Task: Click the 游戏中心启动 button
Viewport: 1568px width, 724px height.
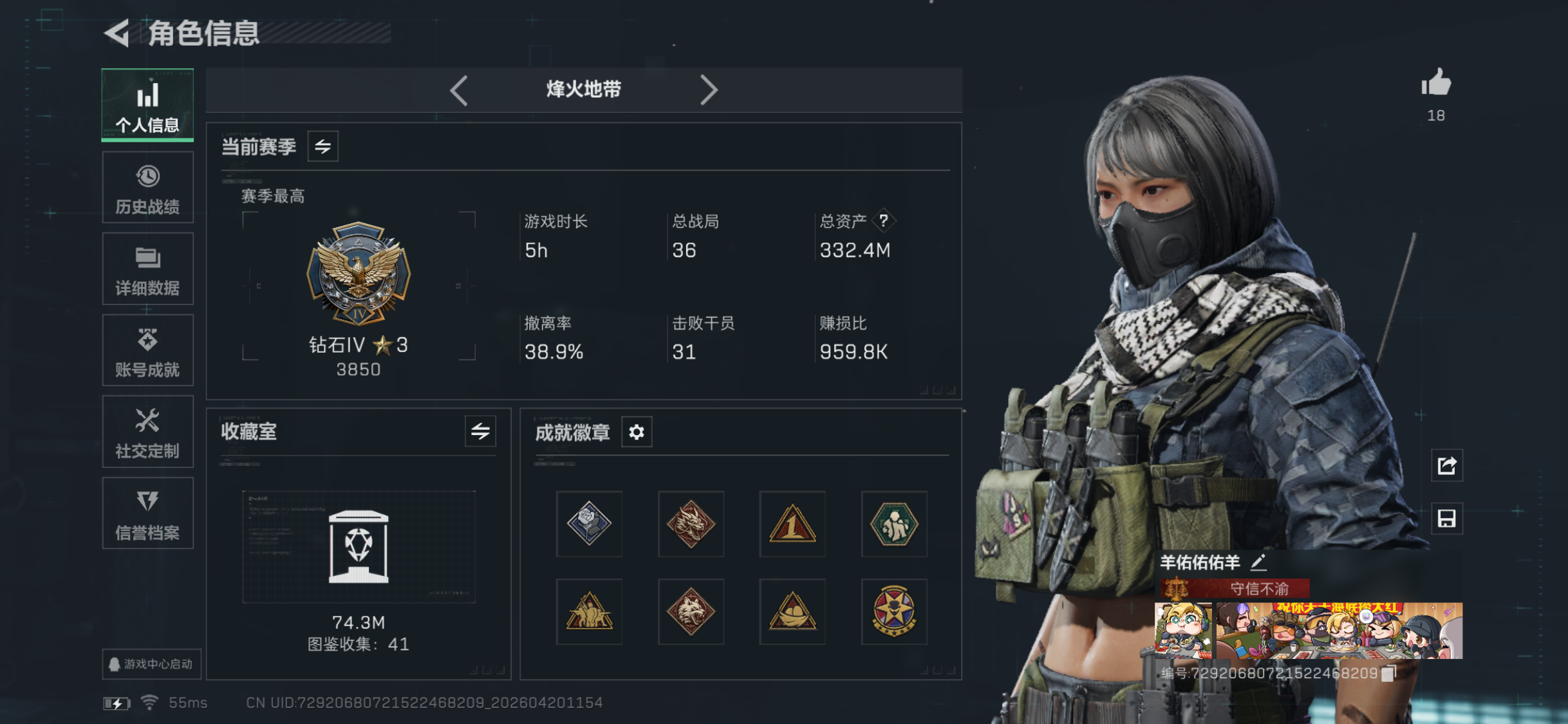Action: [x=151, y=664]
